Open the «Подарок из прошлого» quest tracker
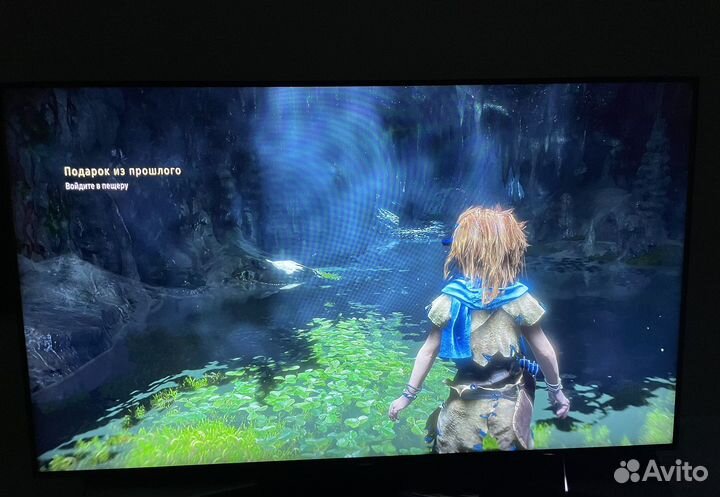 point(122,171)
